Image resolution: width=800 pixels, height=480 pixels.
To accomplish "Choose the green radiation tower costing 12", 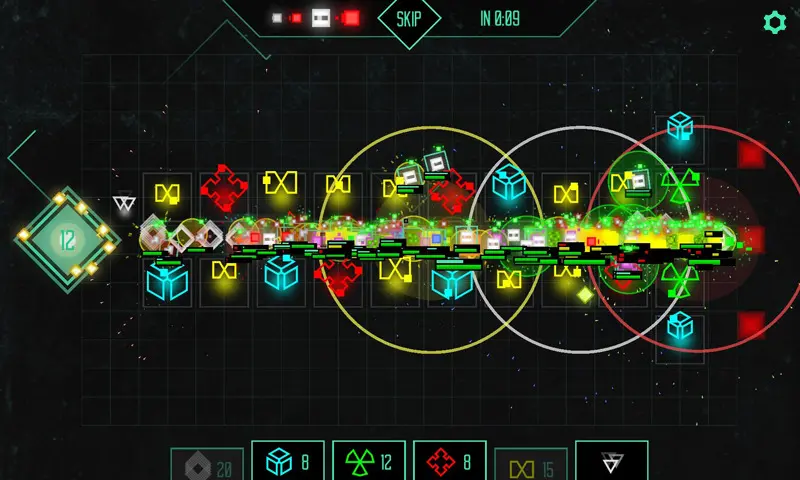I will 369,462.
